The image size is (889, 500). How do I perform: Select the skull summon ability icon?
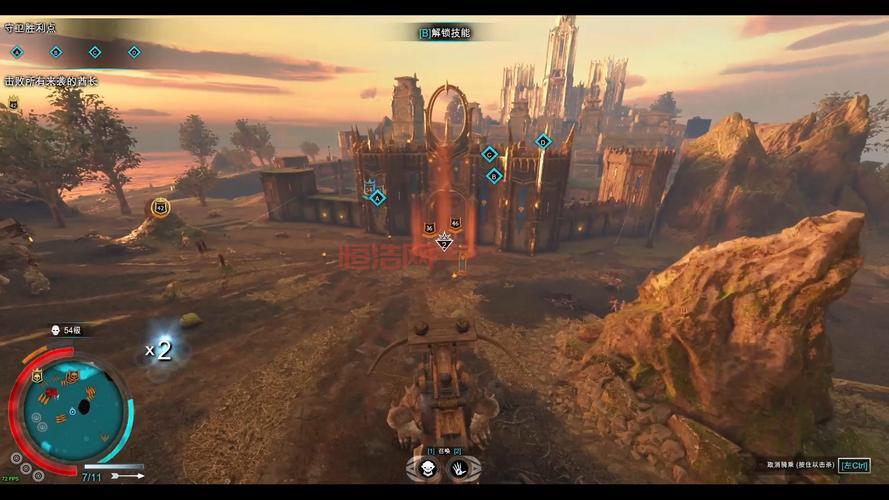(426, 468)
